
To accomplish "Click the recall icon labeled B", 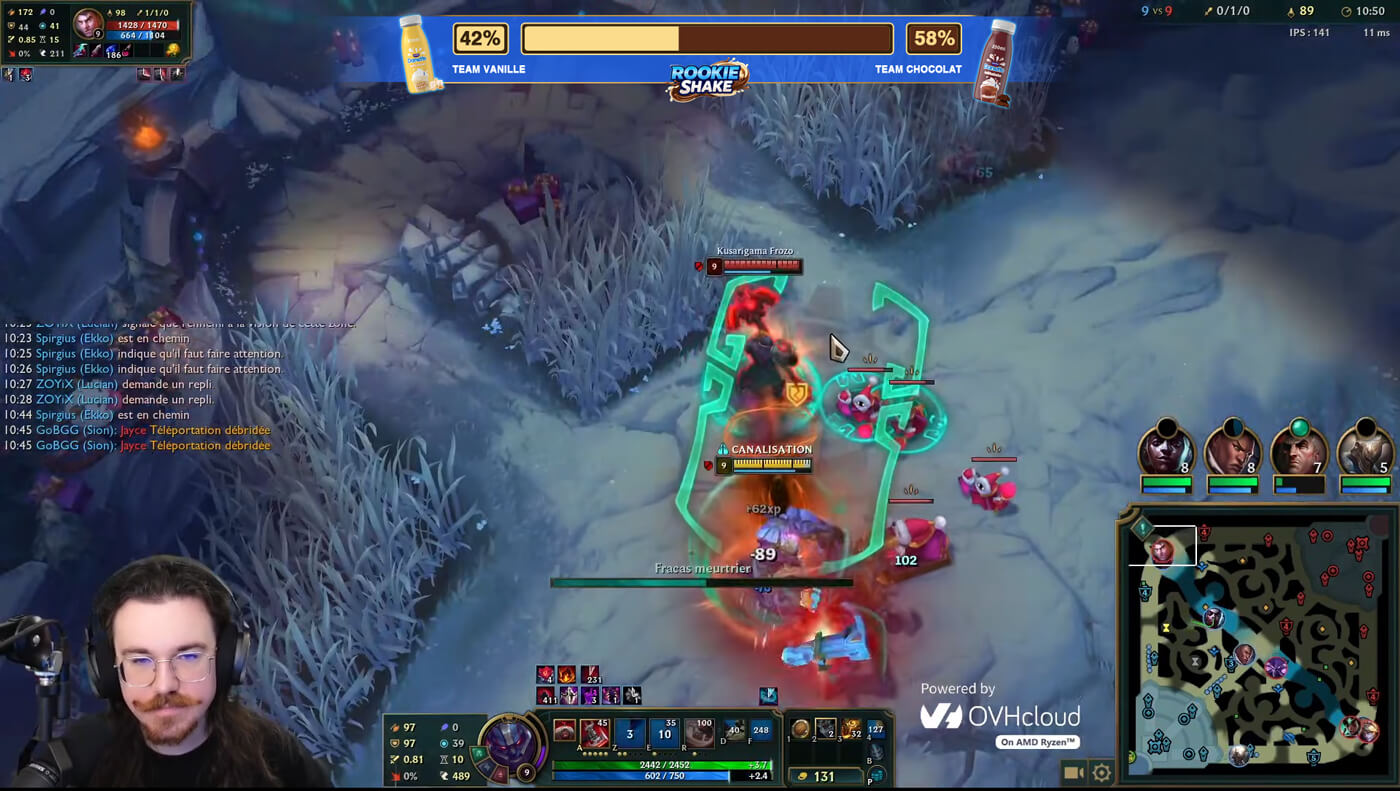I will coord(875,751).
